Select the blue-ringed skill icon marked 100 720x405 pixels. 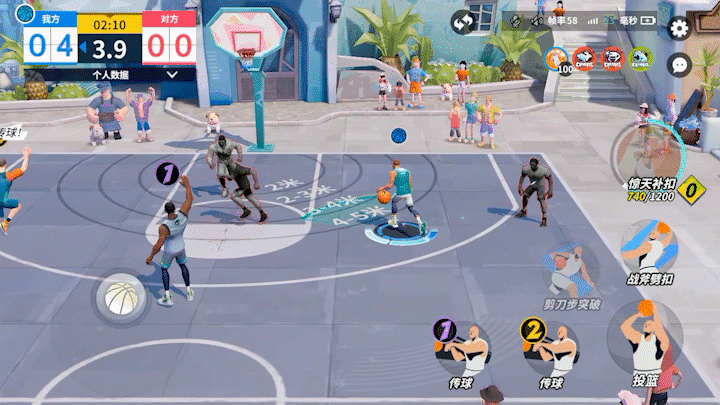[x=557, y=60]
